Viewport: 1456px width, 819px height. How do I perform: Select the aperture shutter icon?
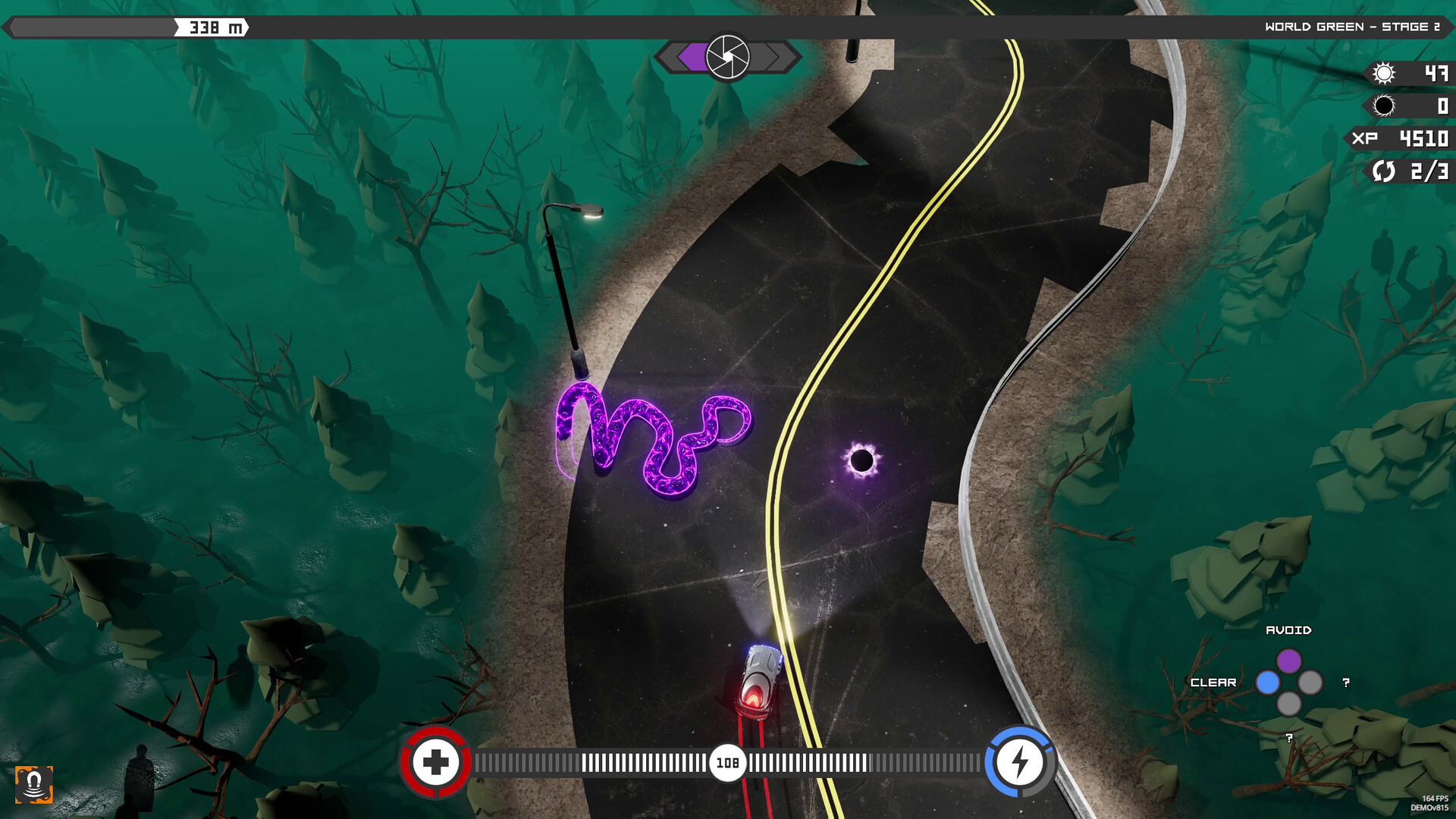(727, 57)
